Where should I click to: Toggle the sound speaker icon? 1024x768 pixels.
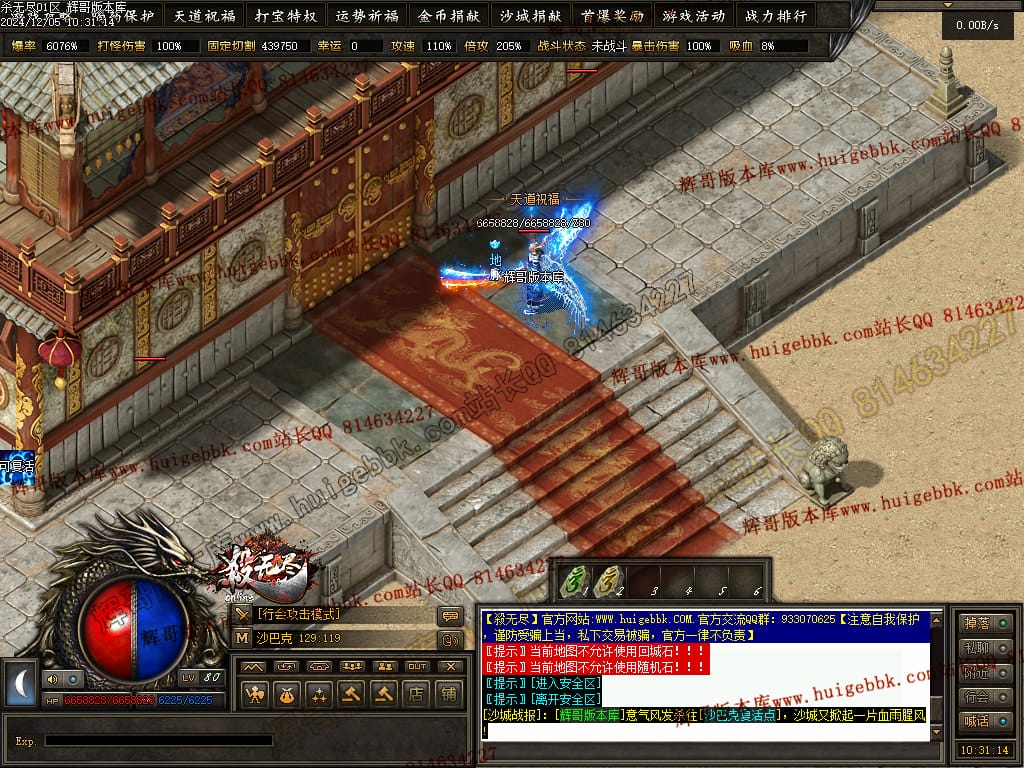[x=50, y=679]
